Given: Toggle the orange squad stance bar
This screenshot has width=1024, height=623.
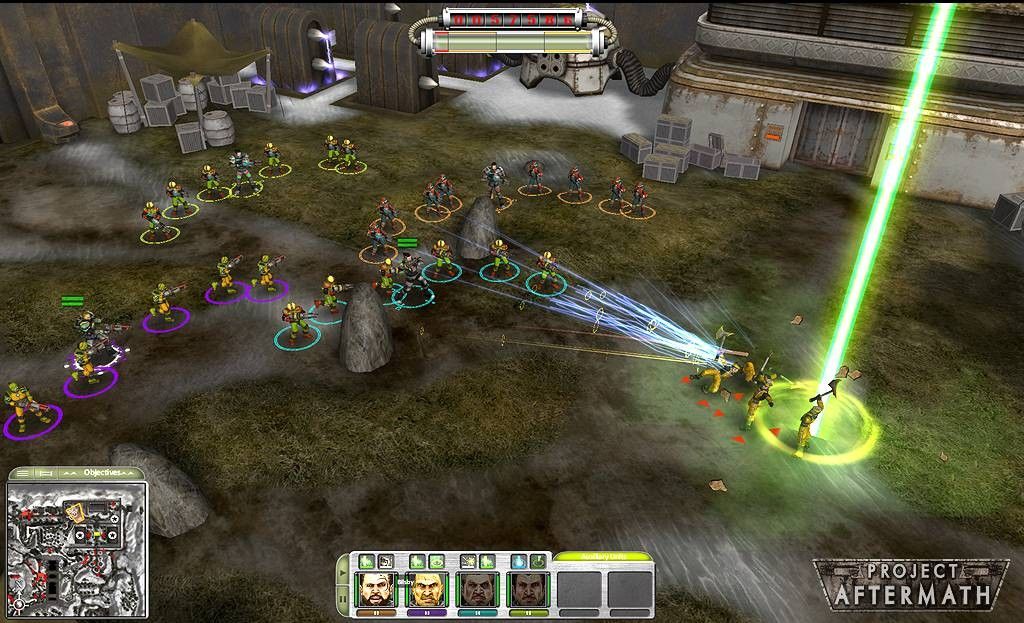Looking at the screenshot, I should [375, 611].
